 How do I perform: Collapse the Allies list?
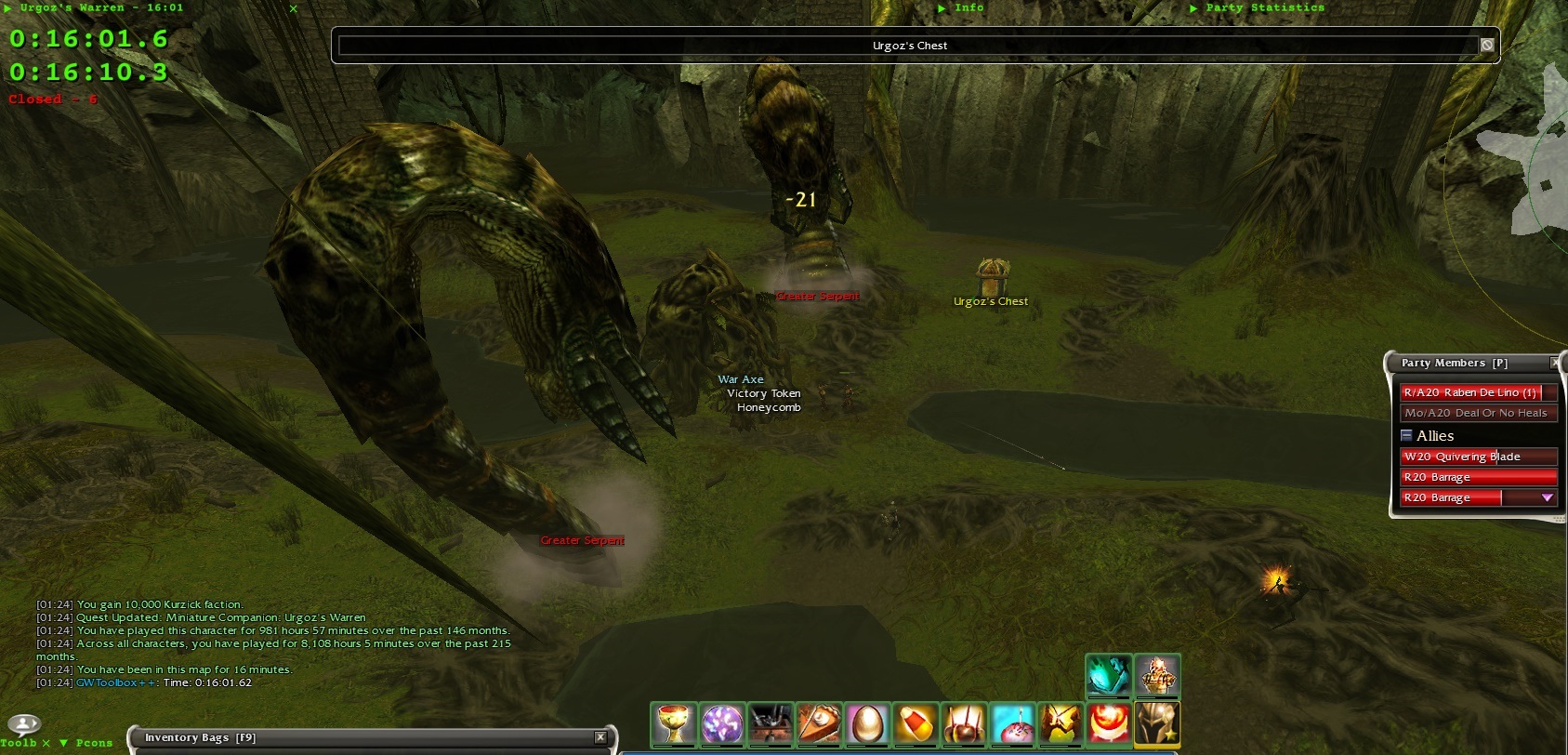tap(1406, 435)
